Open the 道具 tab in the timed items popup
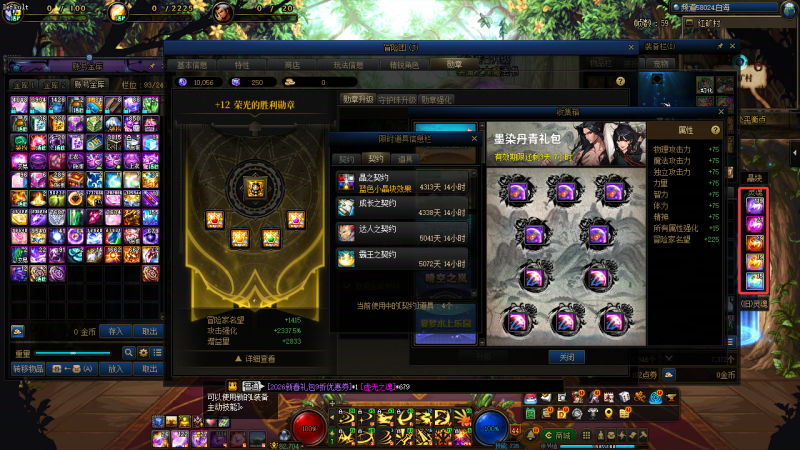Viewport: 800px width, 450px height. click(x=405, y=158)
